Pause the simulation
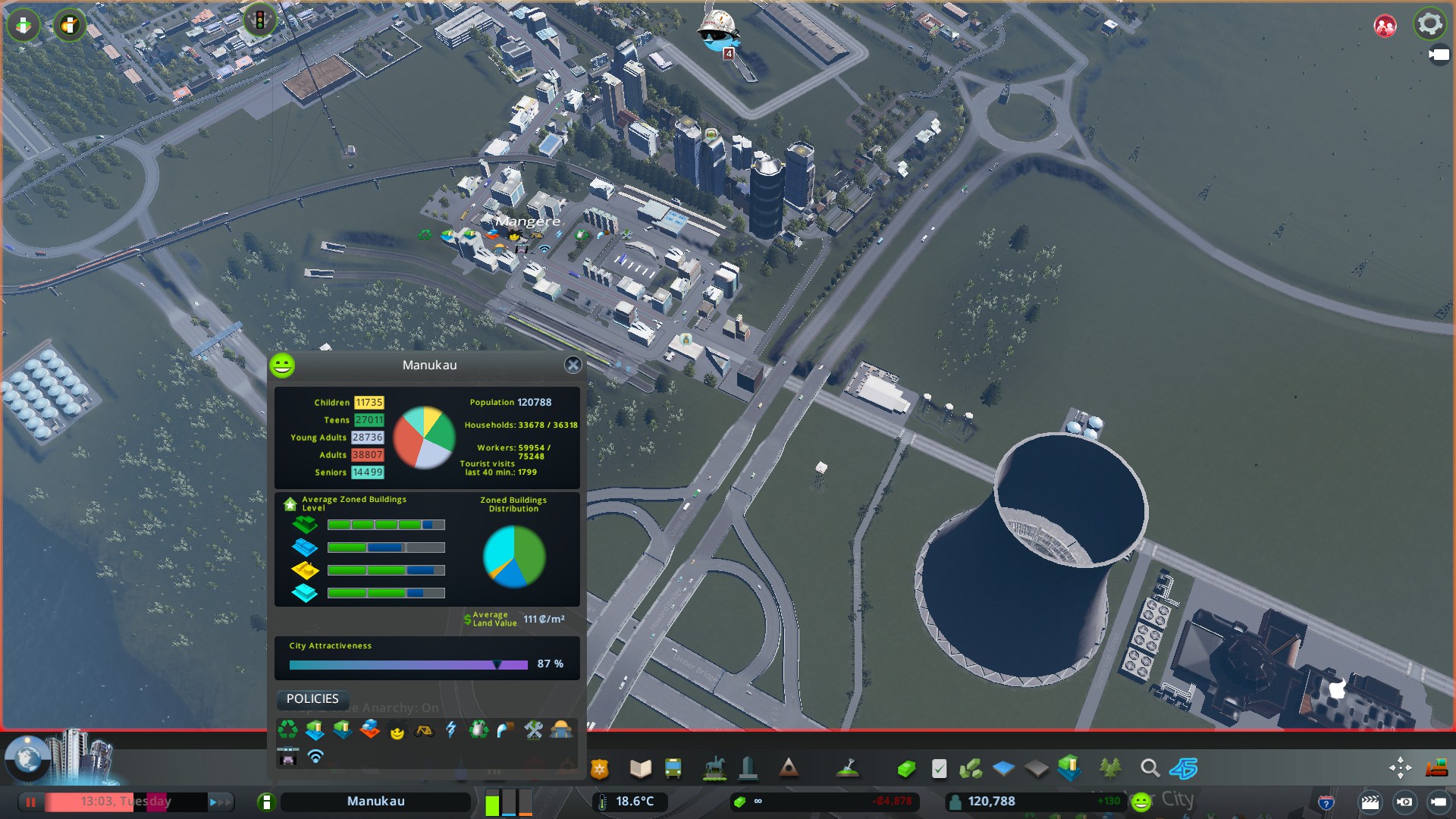The width and height of the screenshot is (1456, 819). [x=31, y=802]
